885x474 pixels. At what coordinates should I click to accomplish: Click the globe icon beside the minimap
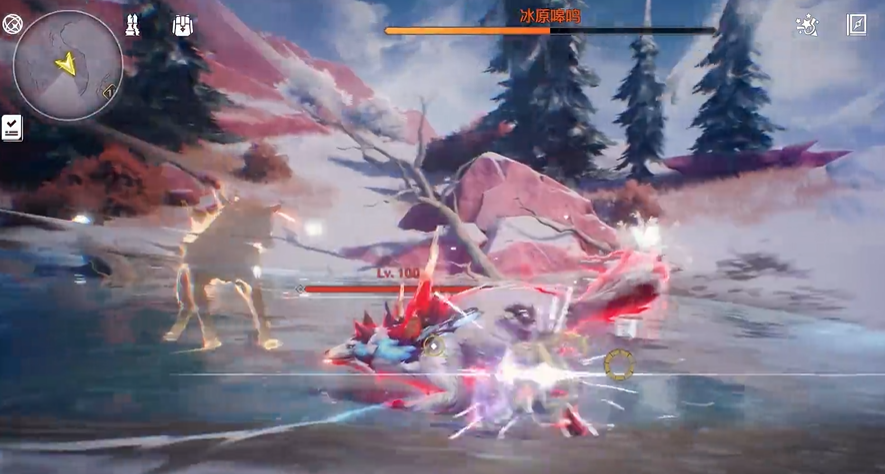pyautogui.click(x=12, y=24)
